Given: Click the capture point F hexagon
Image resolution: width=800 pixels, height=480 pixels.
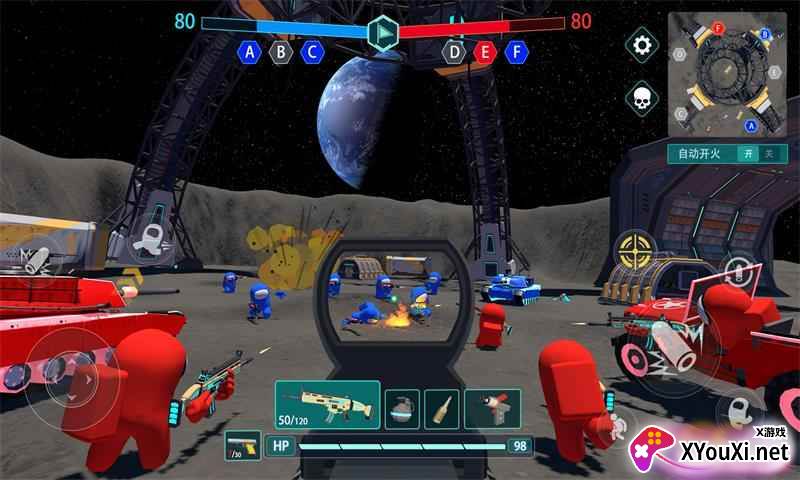Looking at the screenshot, I should pos(517,52).
